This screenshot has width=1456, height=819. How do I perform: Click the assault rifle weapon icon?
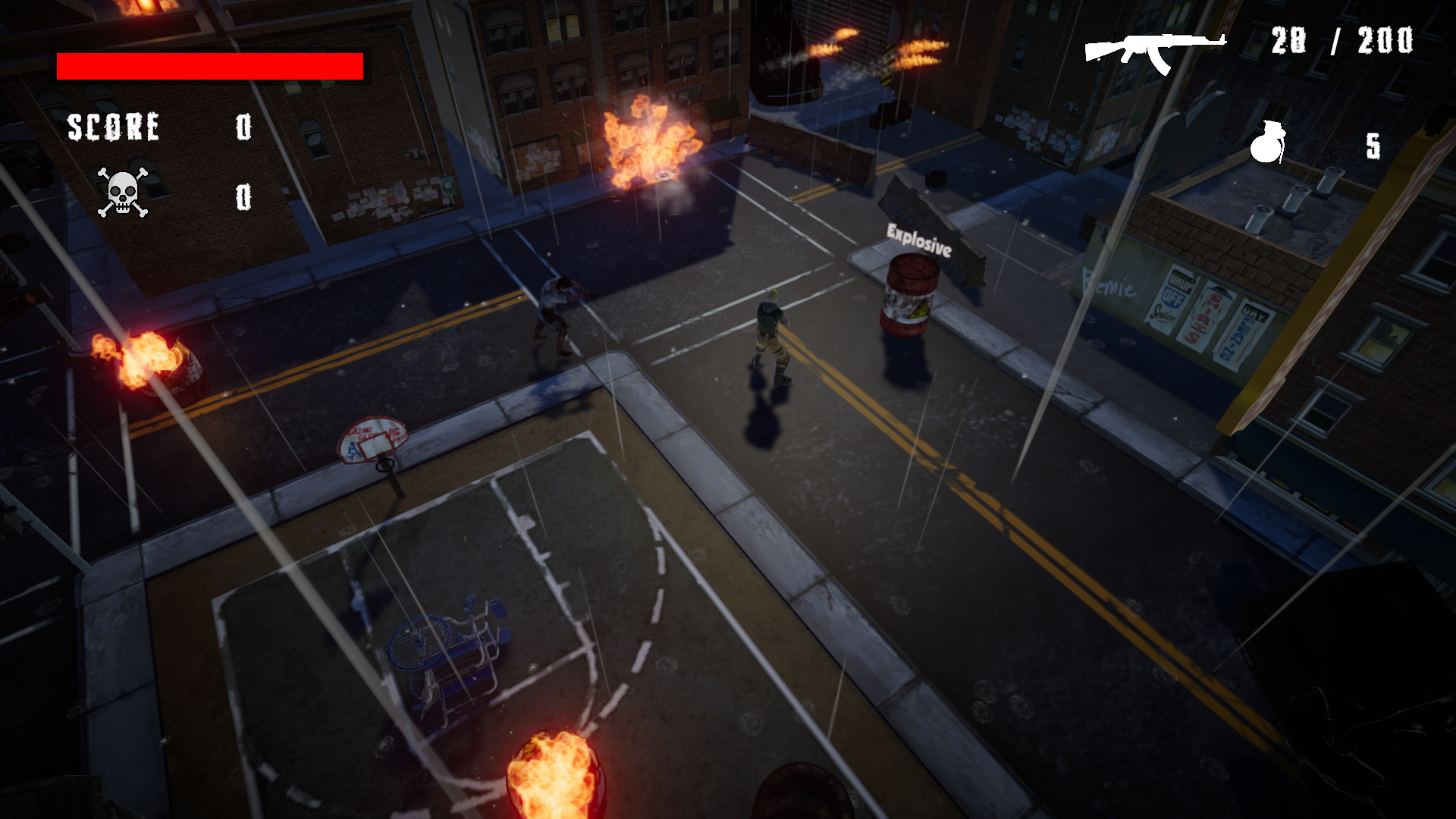click(1154, 52)
